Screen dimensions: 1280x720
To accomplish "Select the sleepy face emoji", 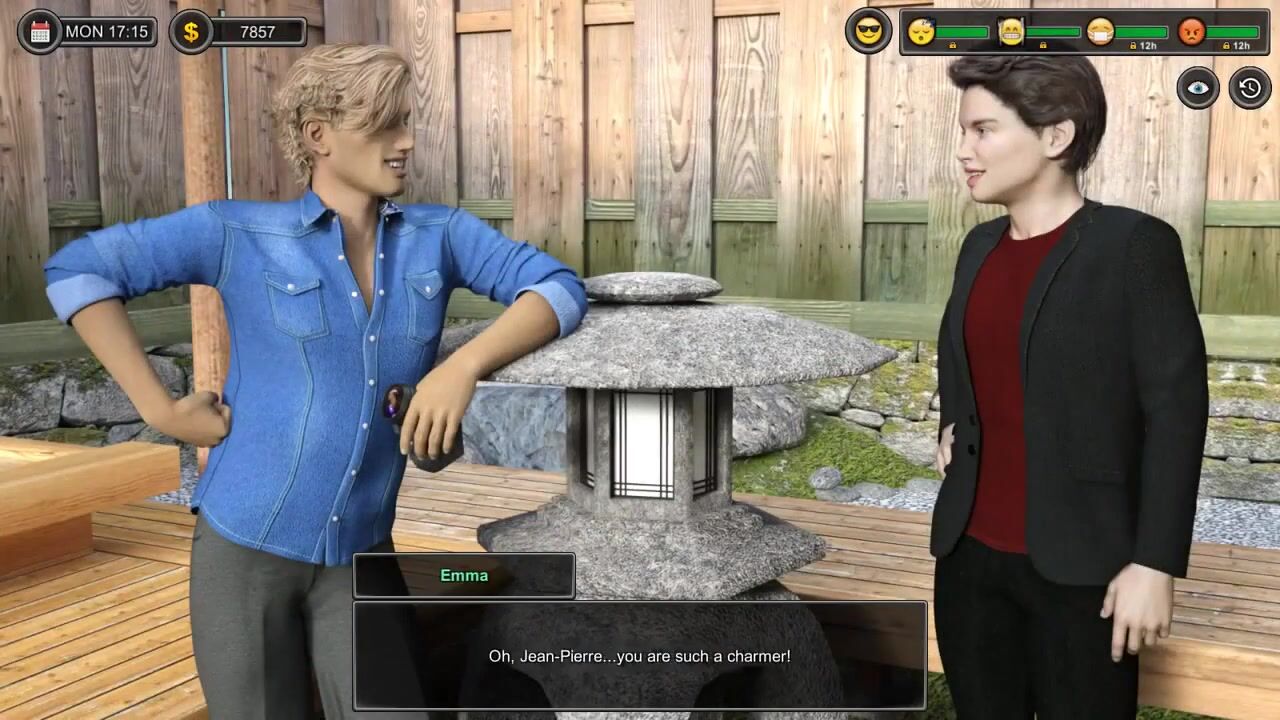I will (921, 32).
